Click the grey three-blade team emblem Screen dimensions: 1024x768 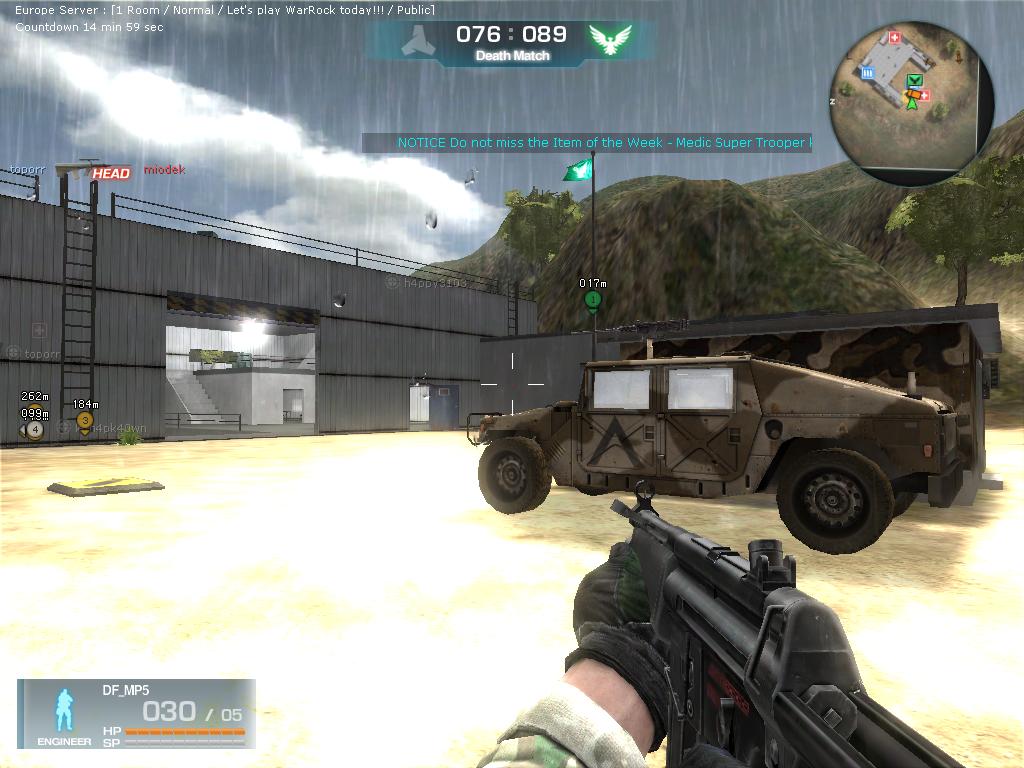[x=418, y=40]
